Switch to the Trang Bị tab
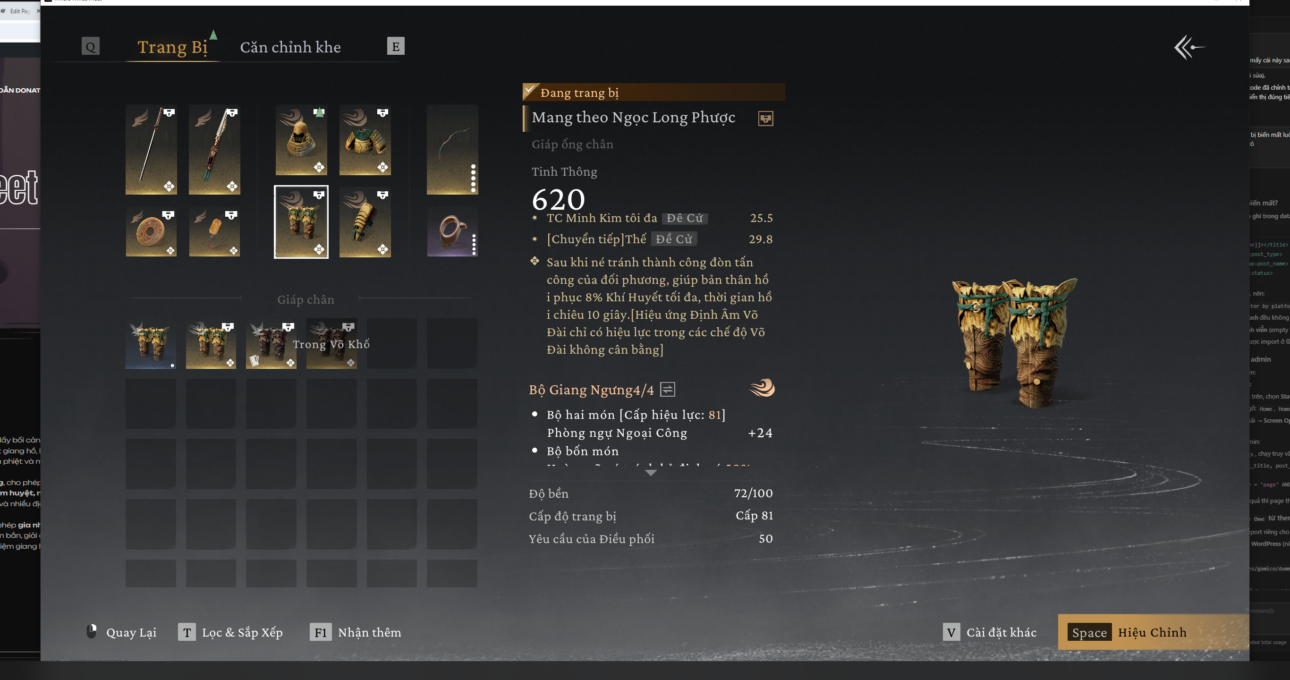Viewport: 1290px width, 680px height. coord(172,48)
